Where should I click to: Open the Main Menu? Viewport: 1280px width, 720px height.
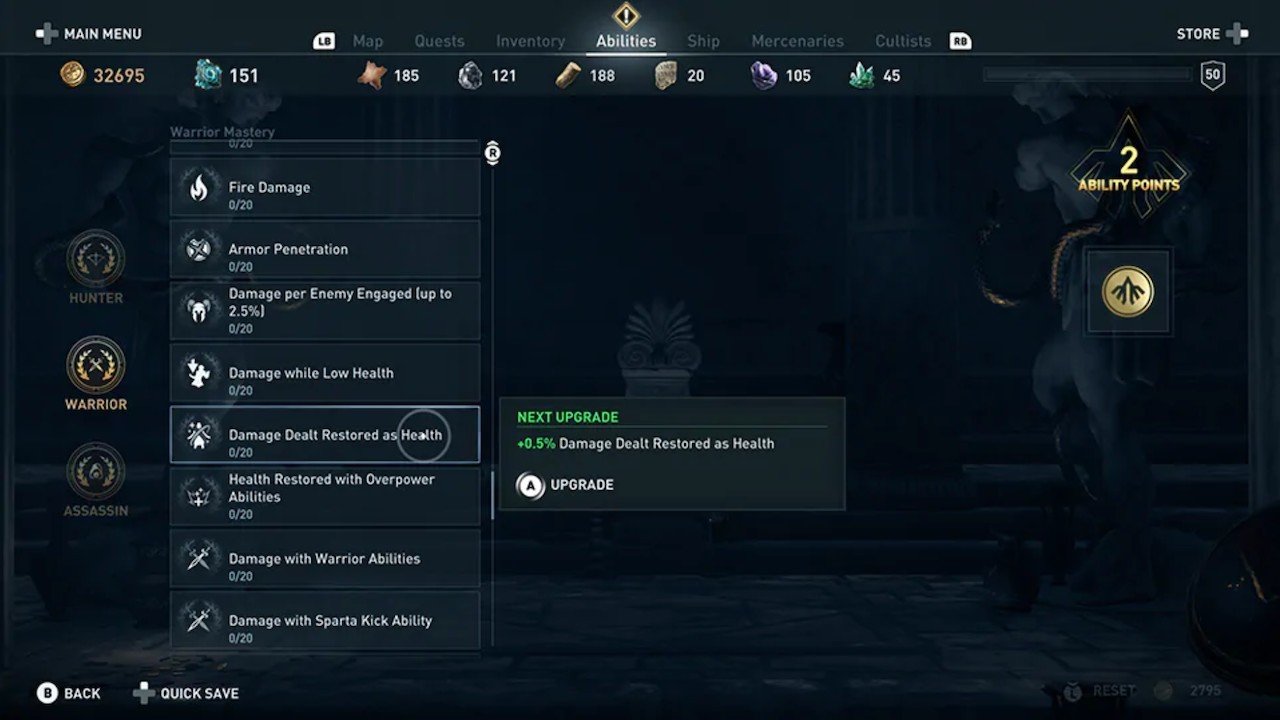point(89,34)
